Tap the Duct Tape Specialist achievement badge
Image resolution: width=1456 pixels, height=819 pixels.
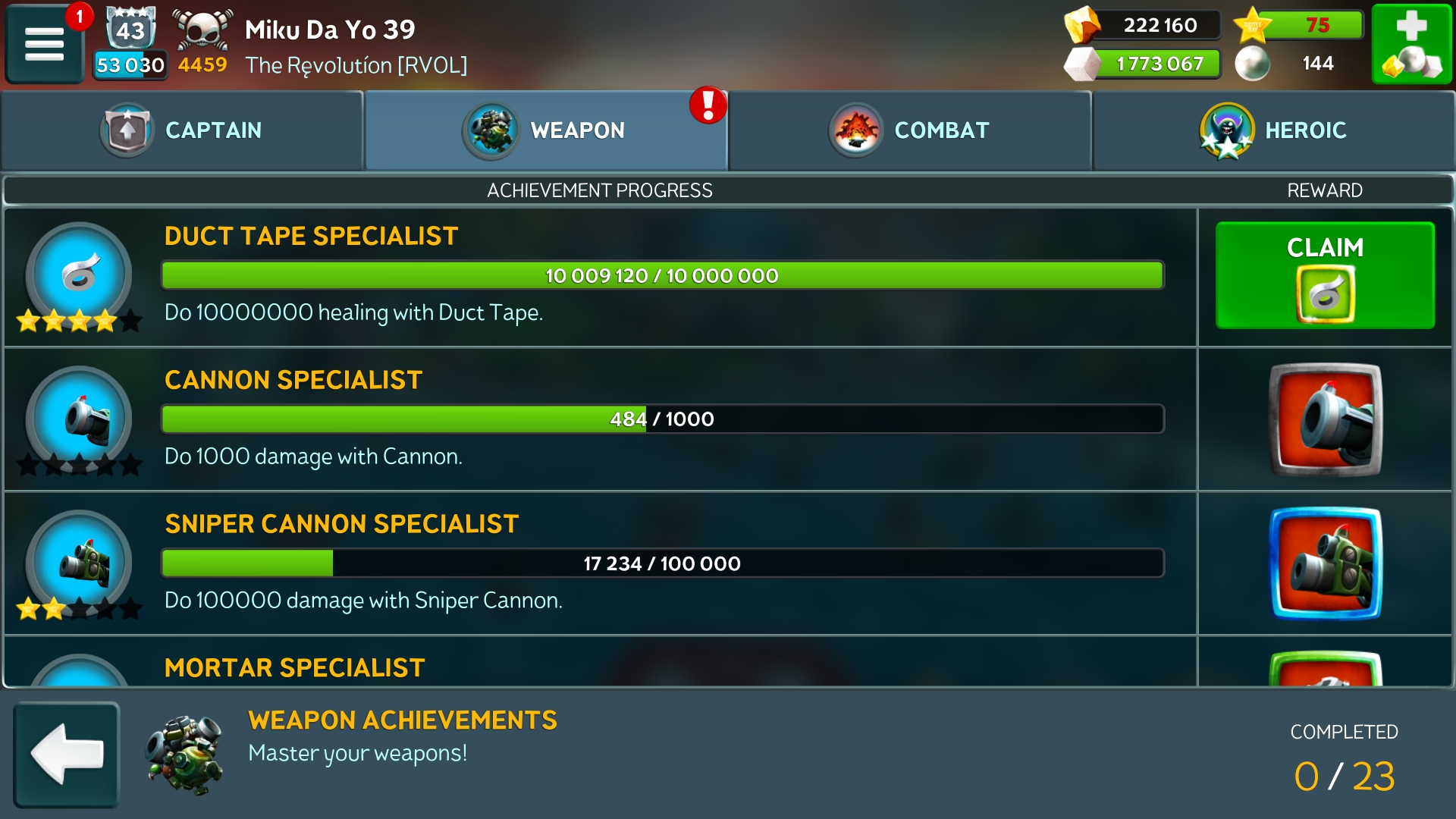[79, 275]
